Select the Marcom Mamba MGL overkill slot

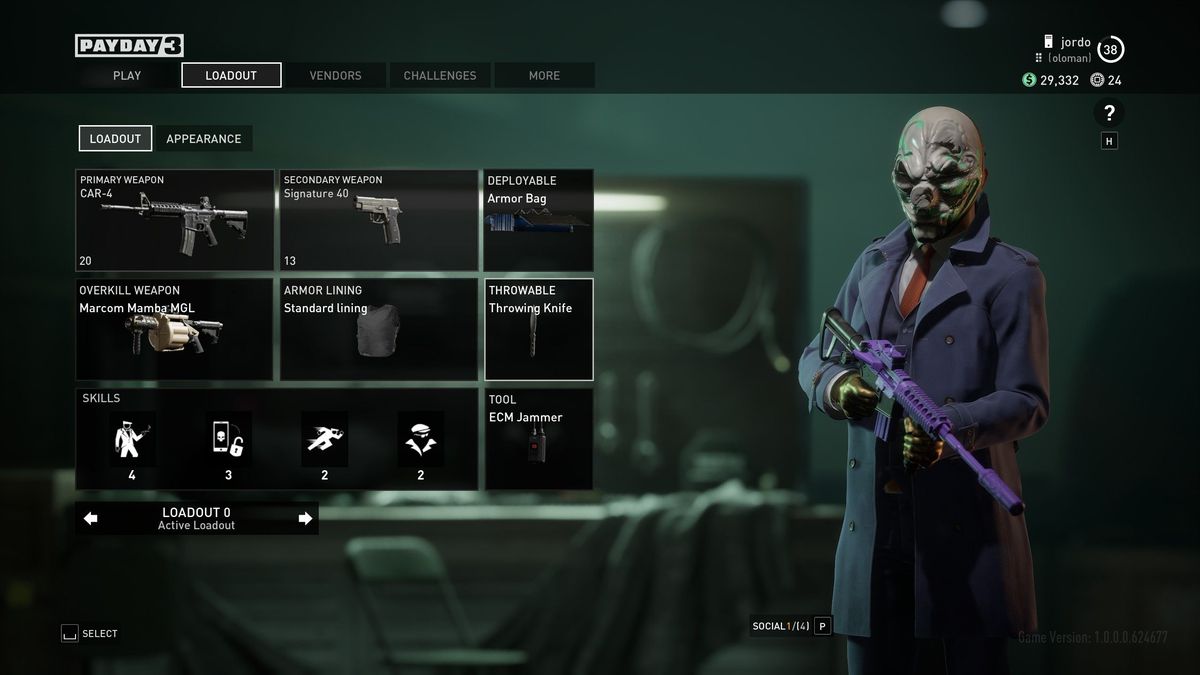pos(175,329)
